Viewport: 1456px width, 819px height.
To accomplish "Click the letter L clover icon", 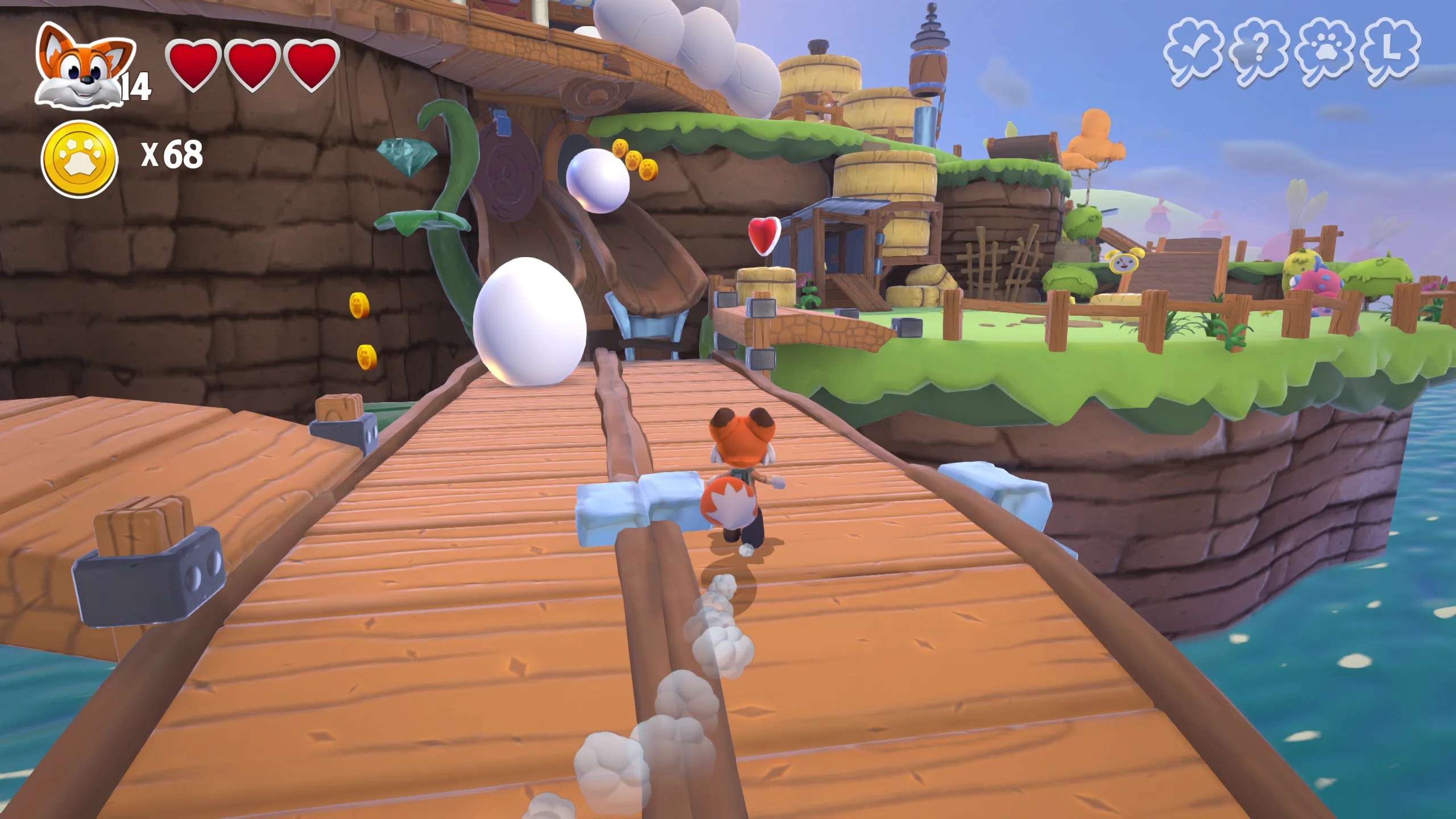I will pos(1390,52).
